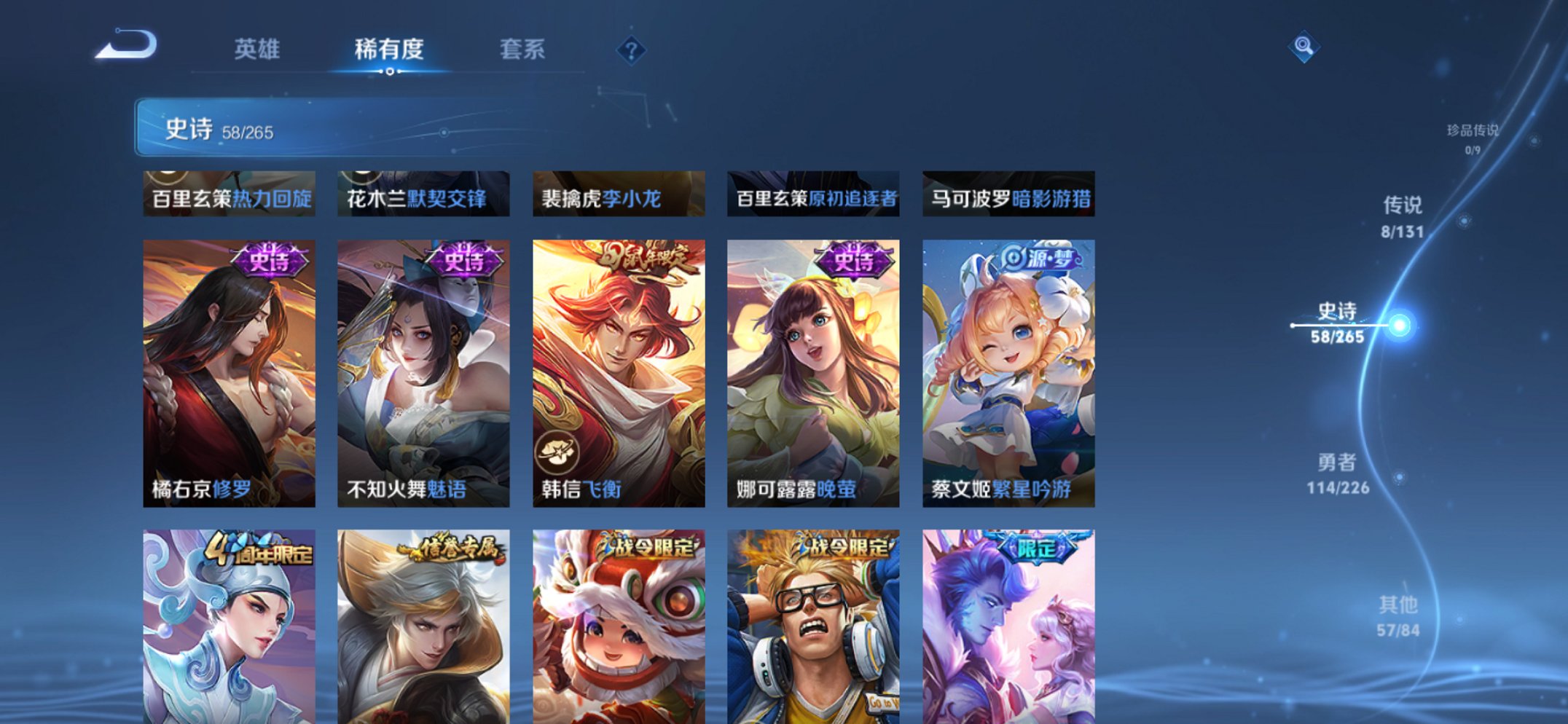Open the help question mark icon
Image resolution: width=1568 pixels, height=724 pixels.
click(631, 50)
